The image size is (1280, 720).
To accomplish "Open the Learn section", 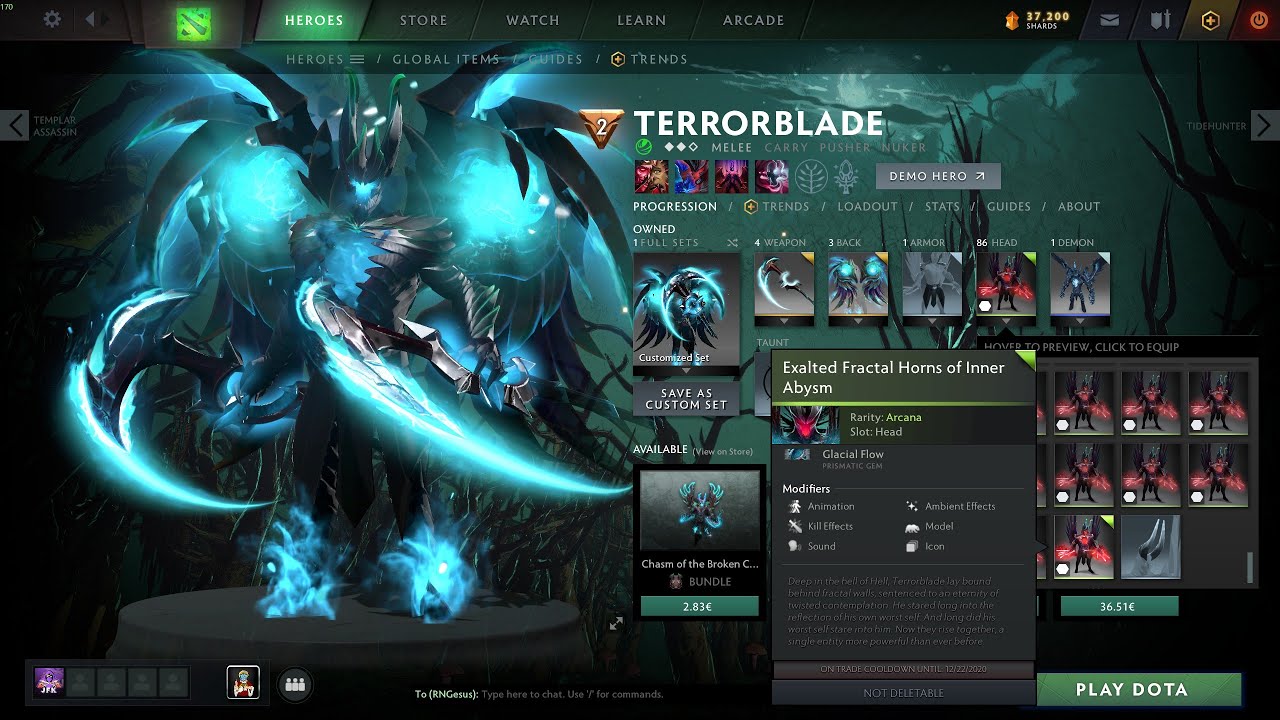I will 641,20.
